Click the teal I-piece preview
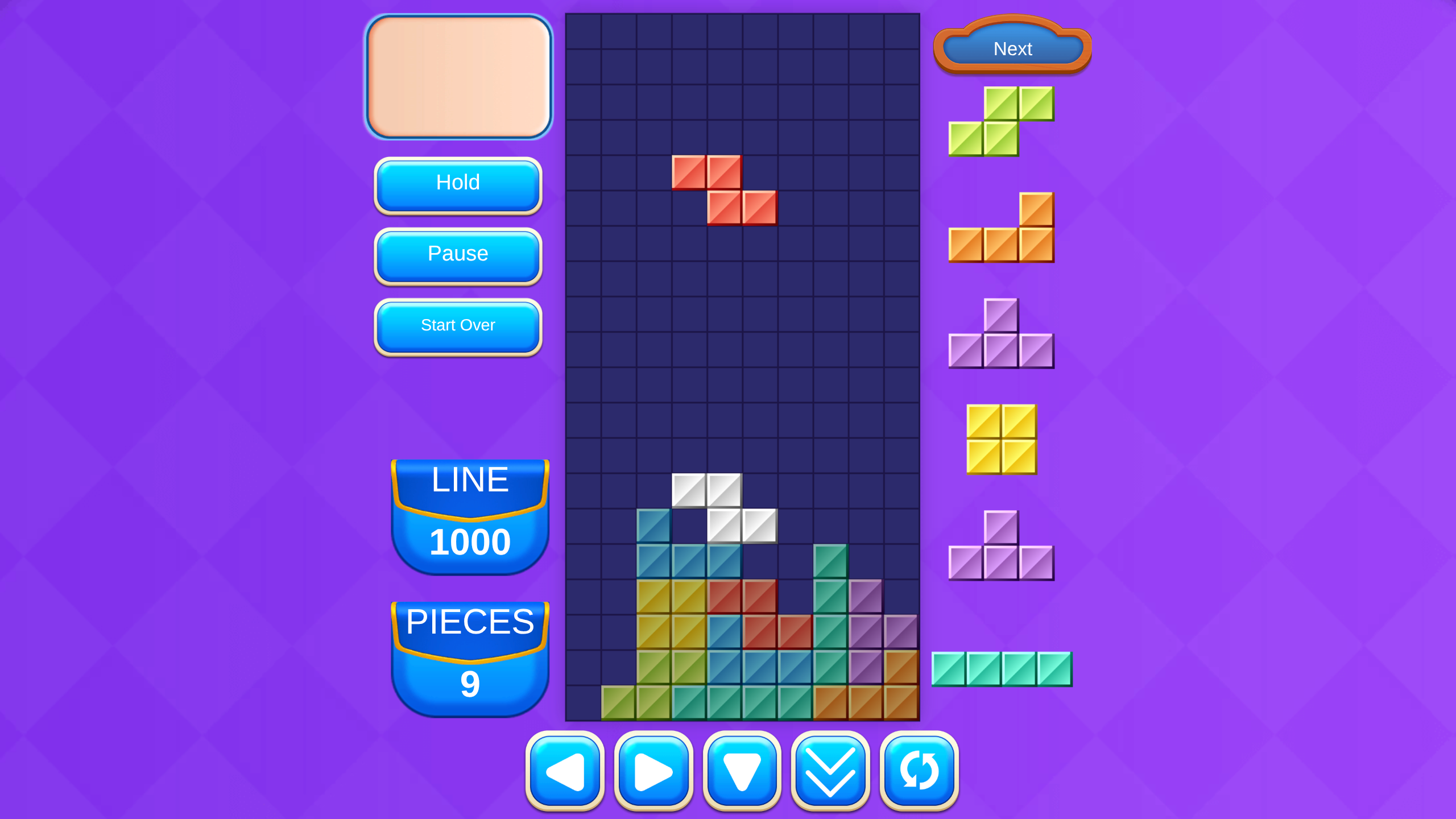Screen dimensions: 1456x819 click(1002, 669)
